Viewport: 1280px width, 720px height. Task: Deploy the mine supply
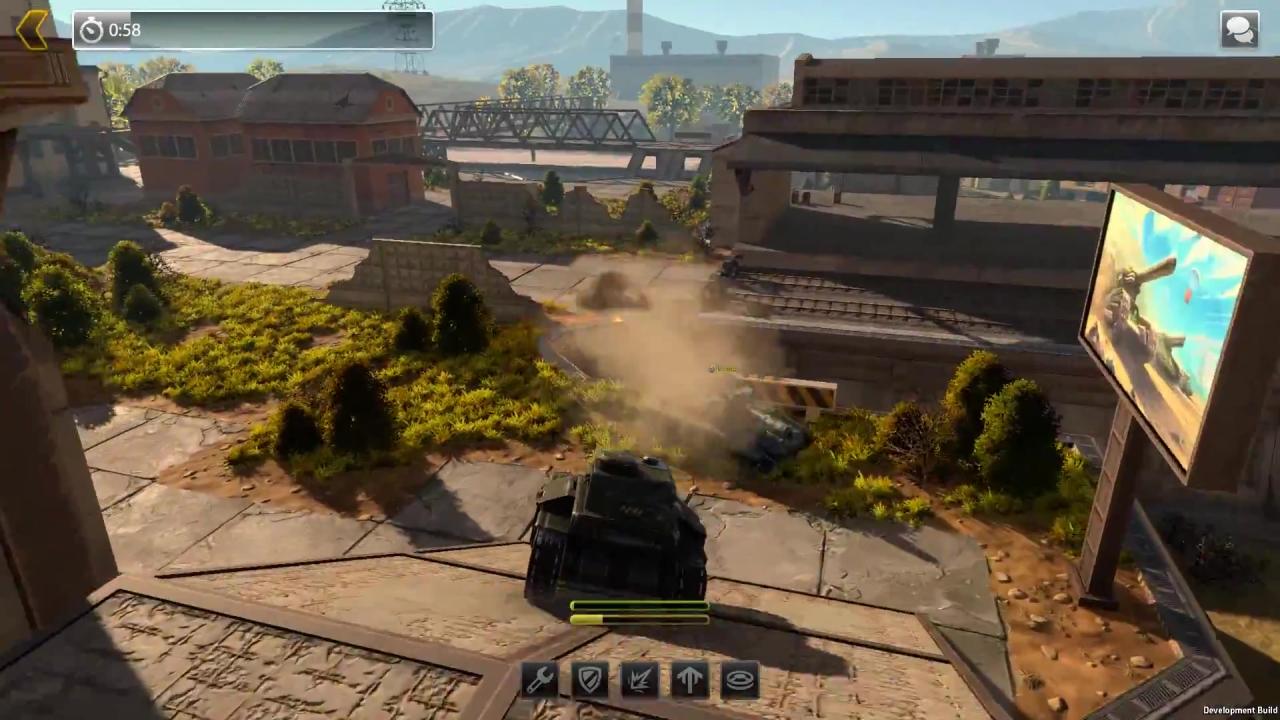(740, 680)
